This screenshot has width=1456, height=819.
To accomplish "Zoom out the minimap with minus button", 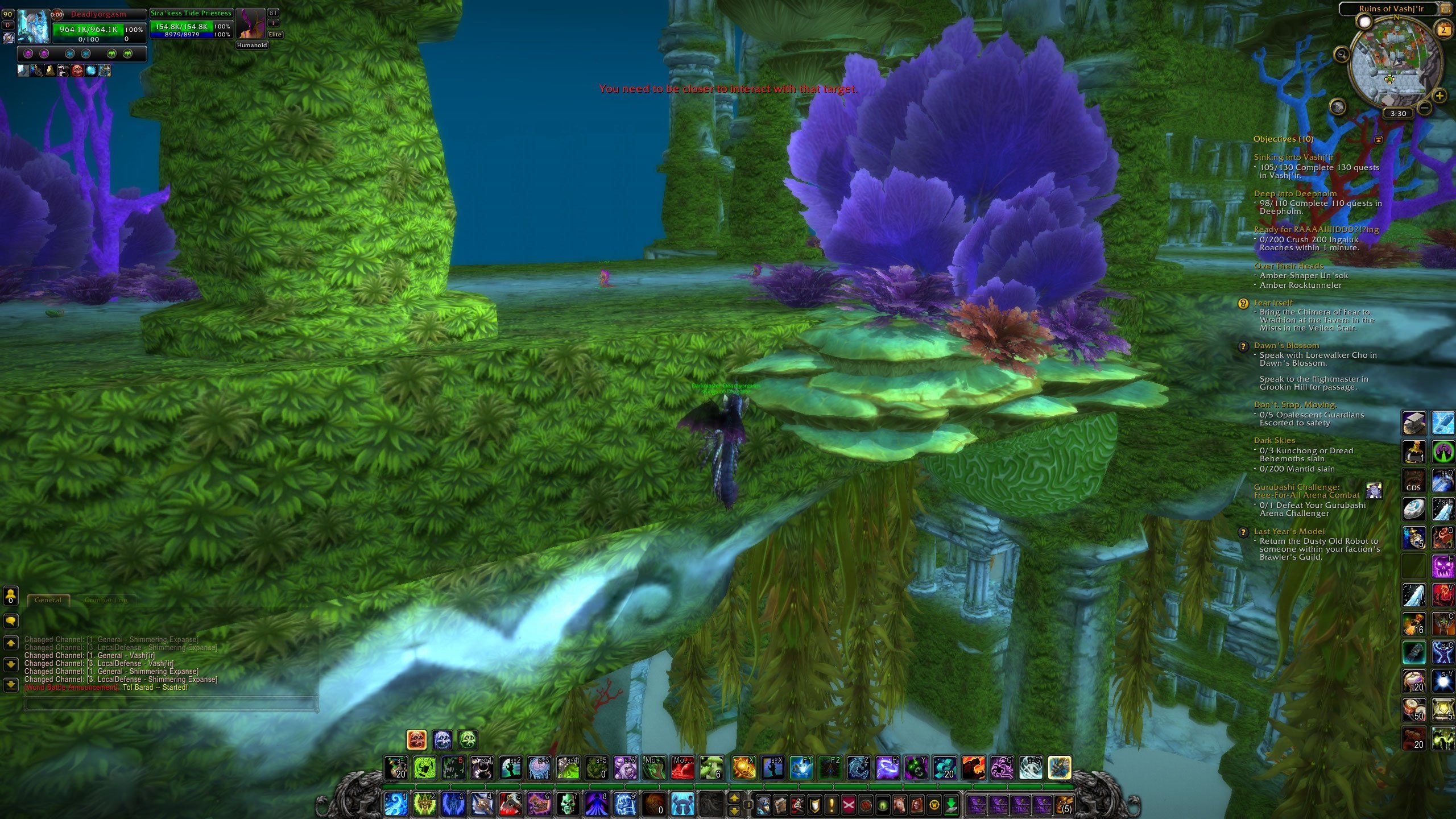I will click(1424, 107).
